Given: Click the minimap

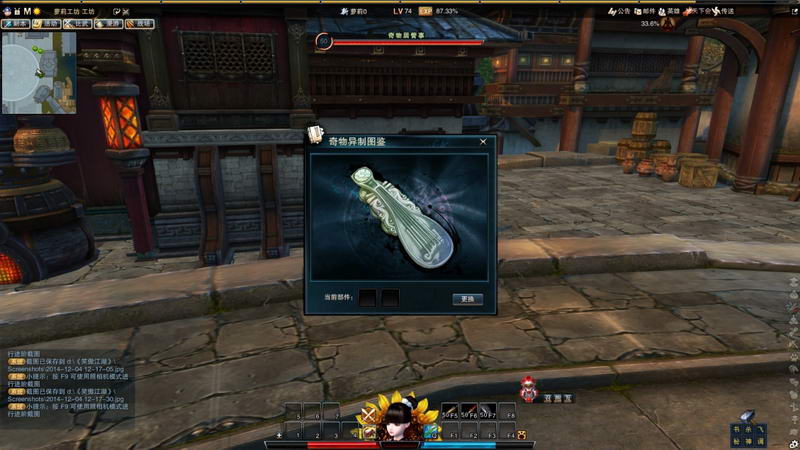Looking at the screenshot, I should 38,72.
